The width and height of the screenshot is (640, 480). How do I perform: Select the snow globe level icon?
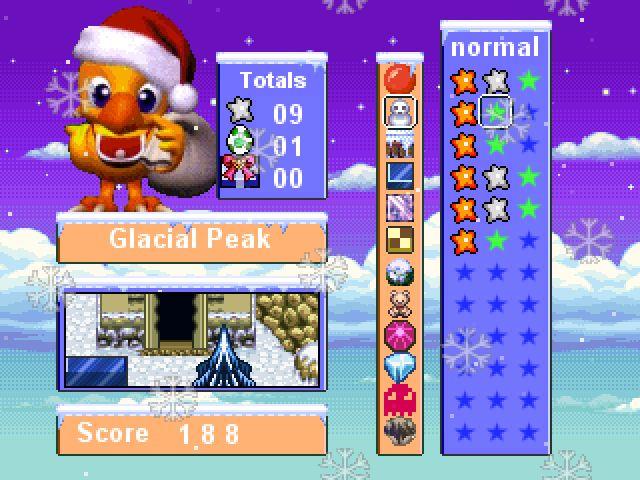400,271
